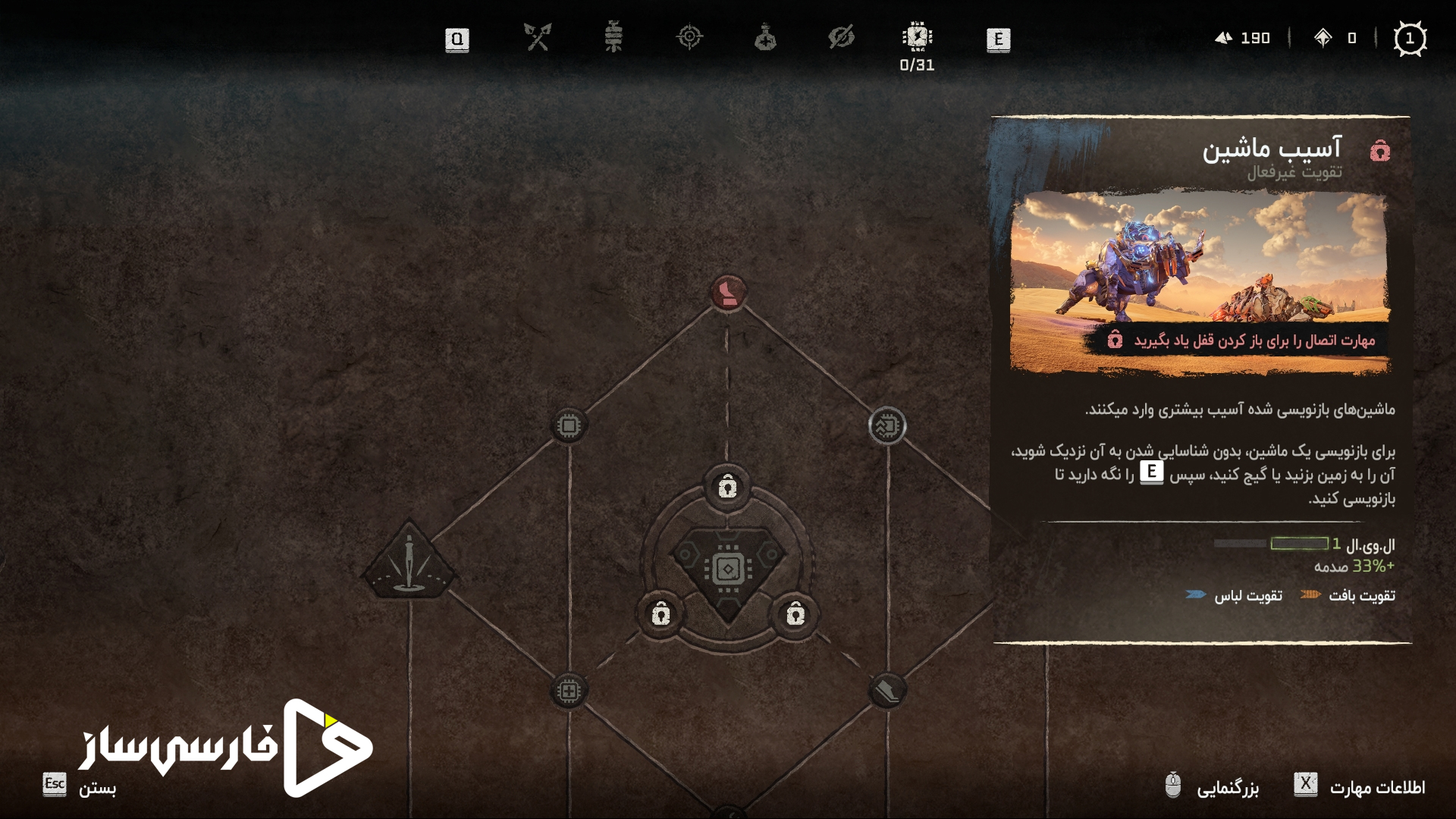This screenshot has height=819, width=1456.
Task: Open the central diamond chip skill
Action: tap(727, 569)
